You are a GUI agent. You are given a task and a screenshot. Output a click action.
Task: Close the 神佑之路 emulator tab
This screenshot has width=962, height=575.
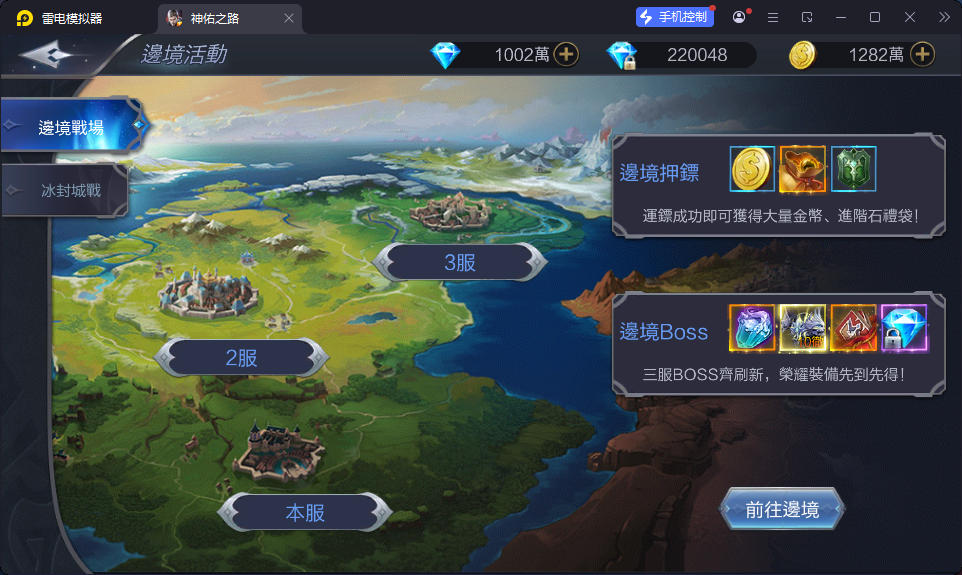[x=289, y=18]
